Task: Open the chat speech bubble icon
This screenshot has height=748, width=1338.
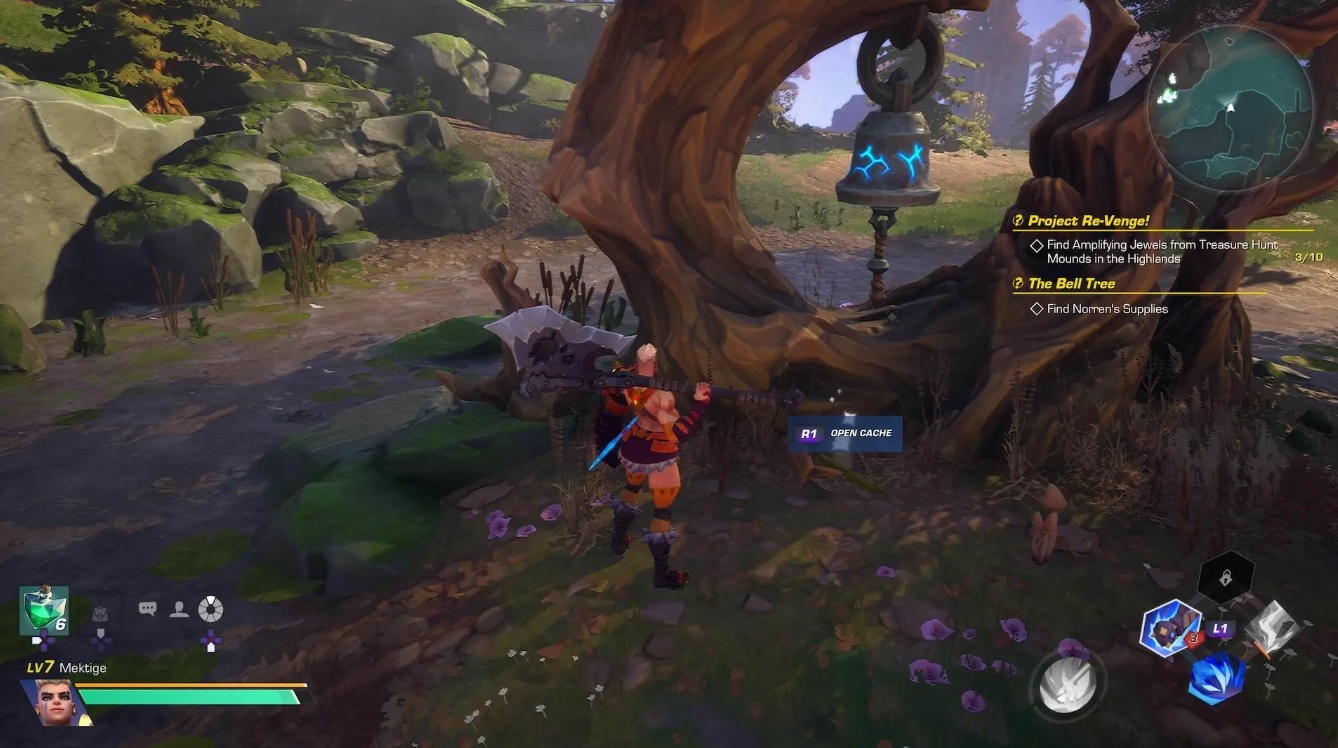Action: pyautogui.click(x=148, y=608)
